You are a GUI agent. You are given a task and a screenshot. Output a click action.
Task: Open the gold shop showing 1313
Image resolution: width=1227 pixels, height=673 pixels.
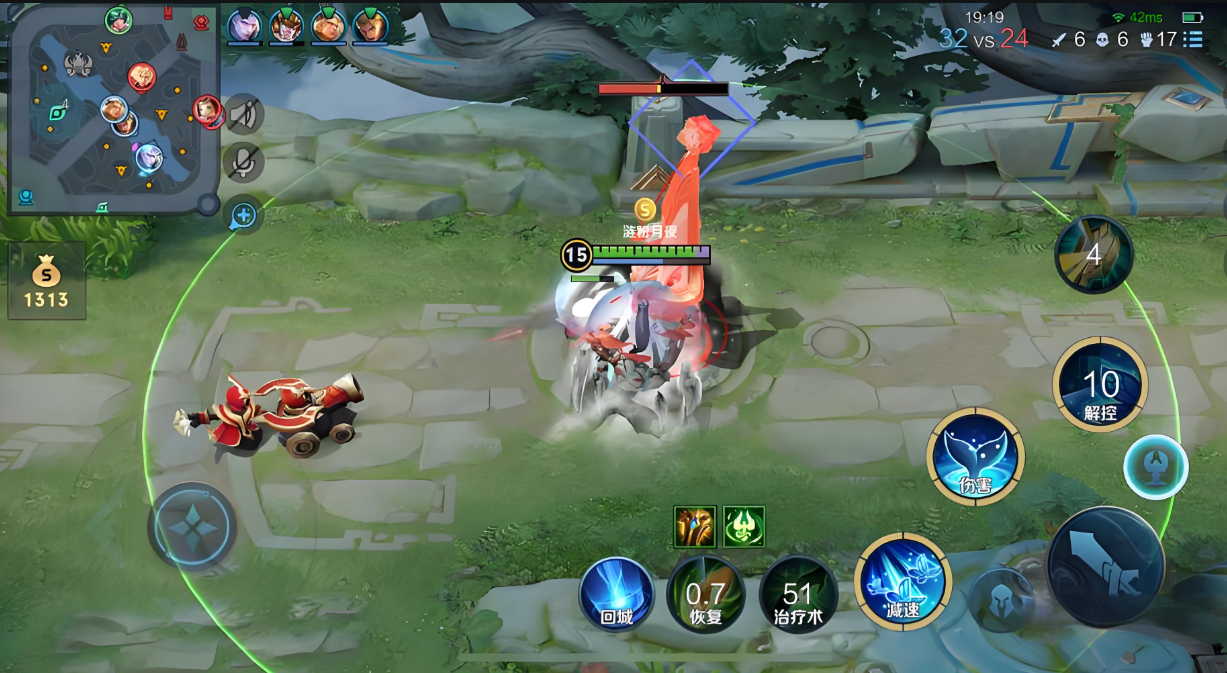[46, 281]
